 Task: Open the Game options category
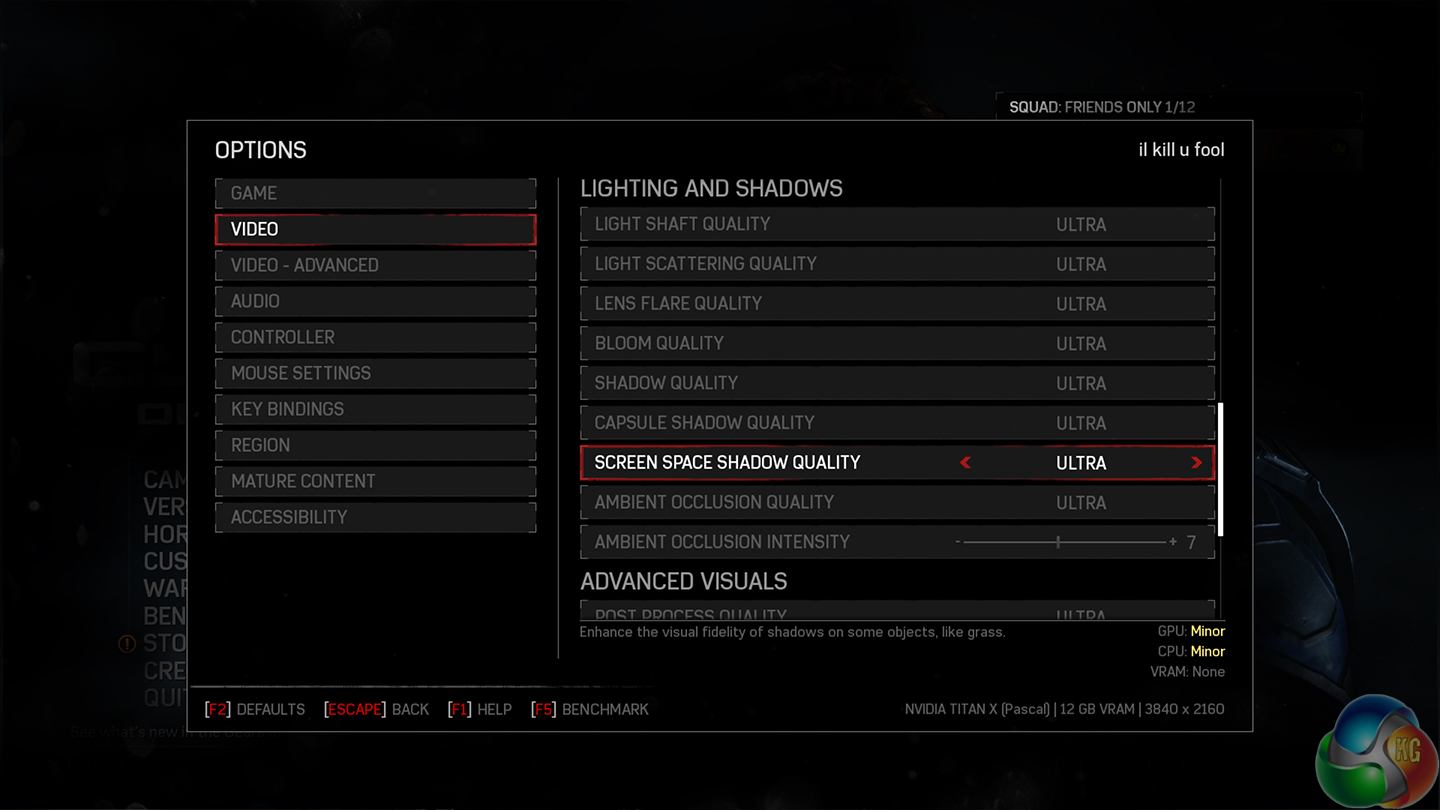tap(375, 193)
